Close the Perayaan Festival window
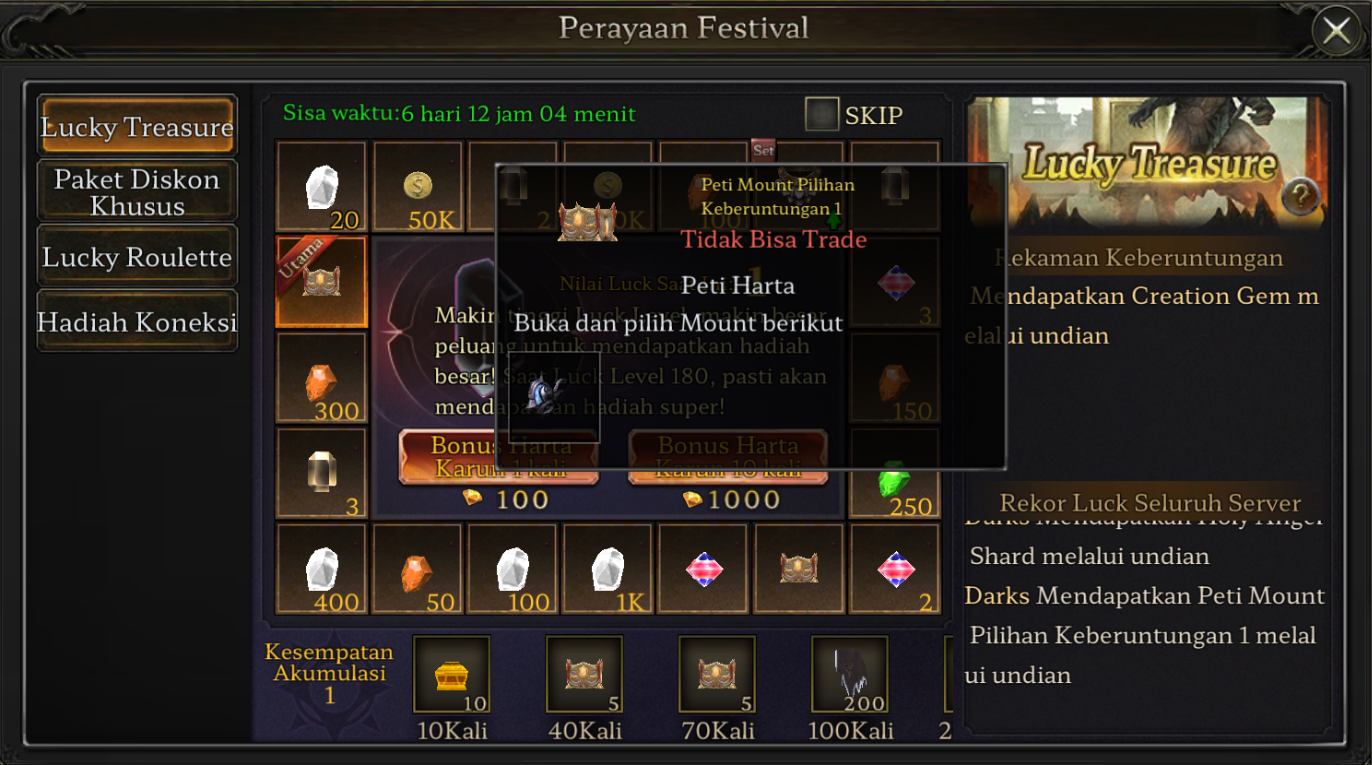Screen dimensions: 1372x765 coord(1336,31)
